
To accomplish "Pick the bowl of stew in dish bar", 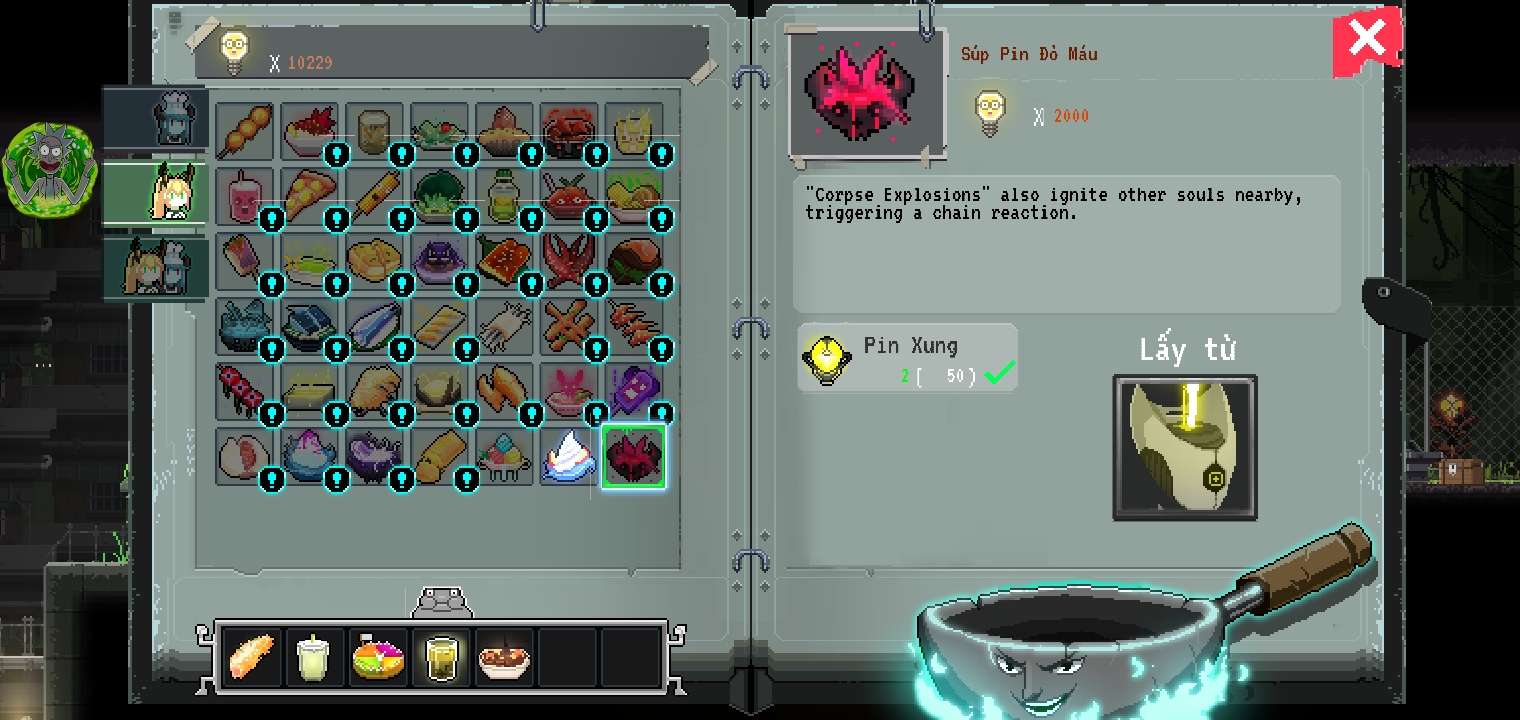I will (x=504, y=657).
